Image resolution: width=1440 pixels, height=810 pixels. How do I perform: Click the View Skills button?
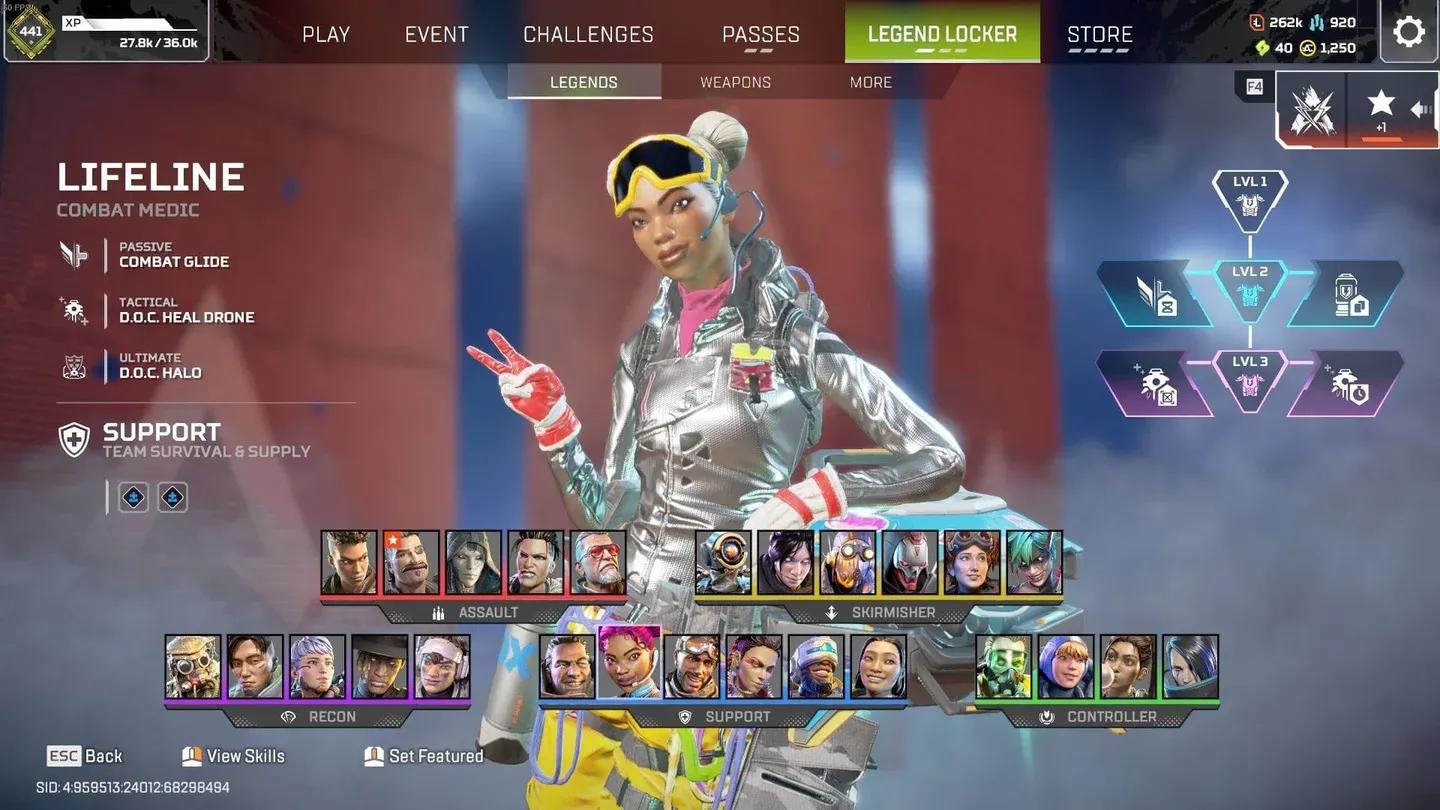(232, 756)
